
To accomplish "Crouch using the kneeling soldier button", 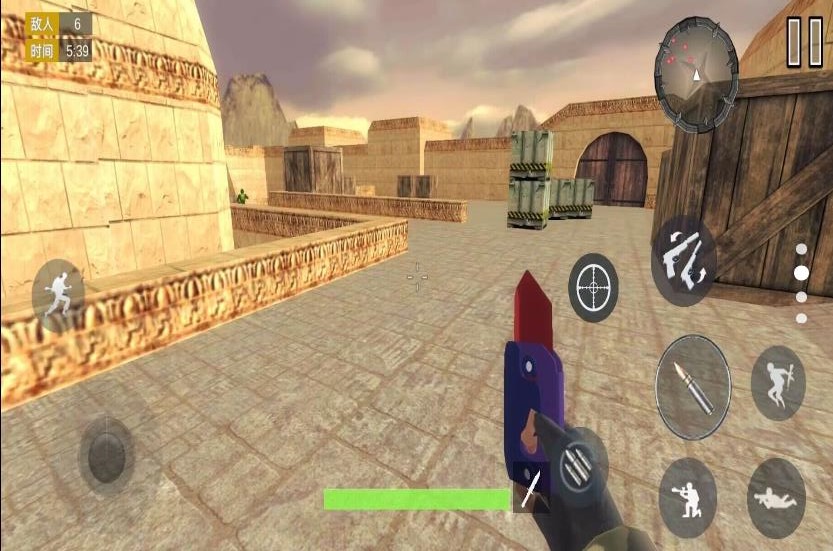I will (687, 497).
